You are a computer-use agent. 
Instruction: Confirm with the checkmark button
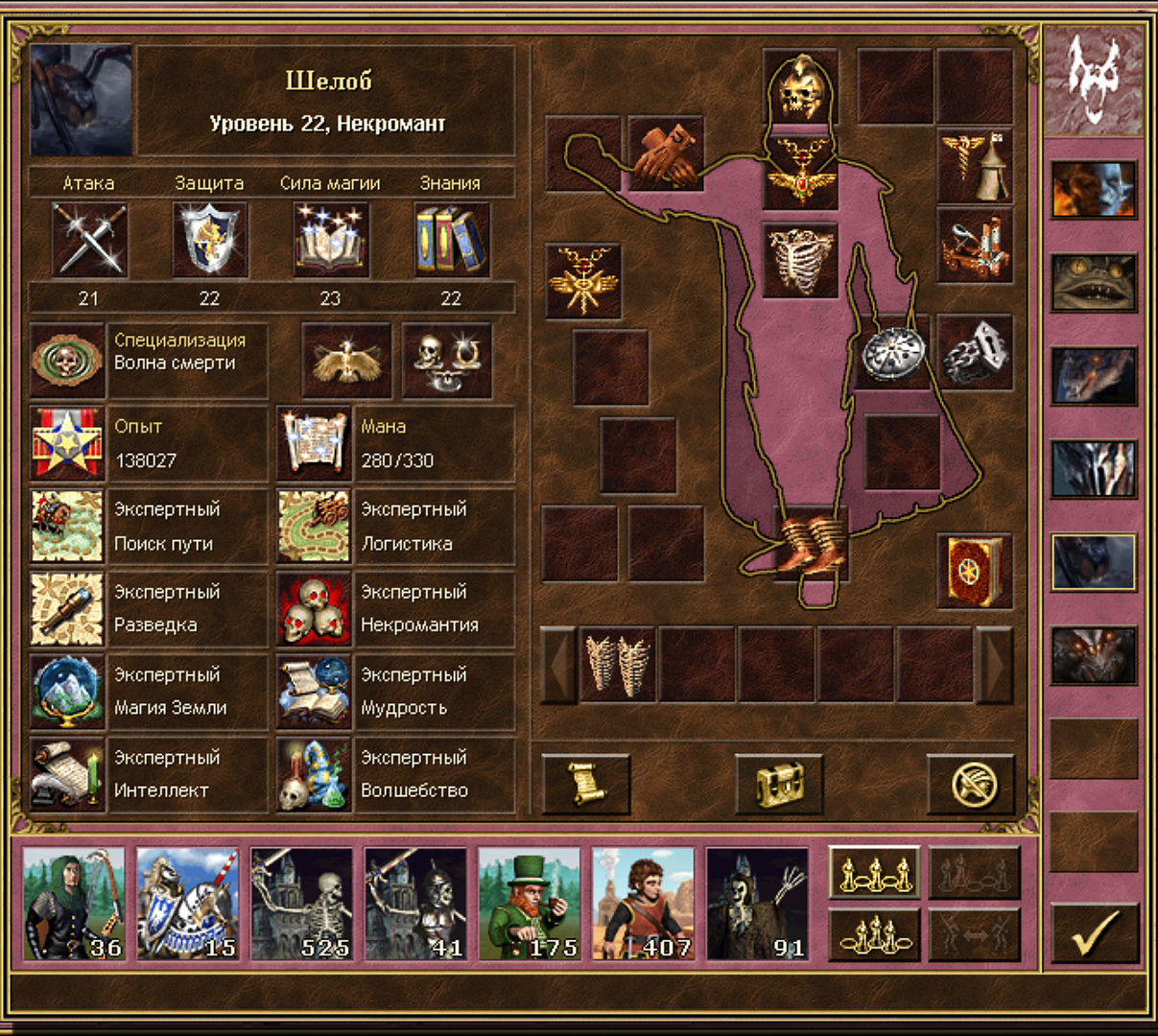pyautogui.click(x=1094, y=932)
